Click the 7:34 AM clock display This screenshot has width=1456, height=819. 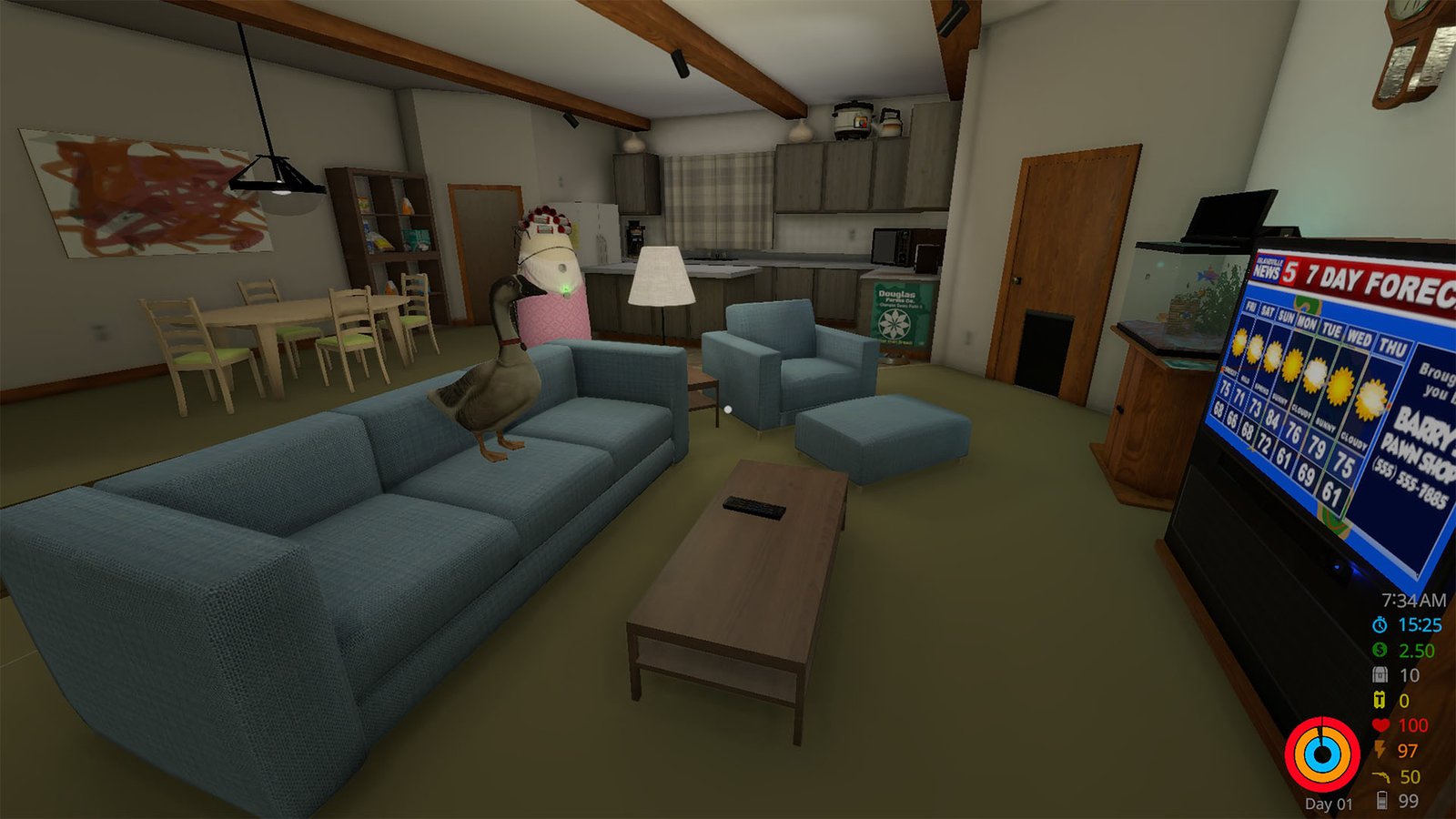click(1413, 599)
